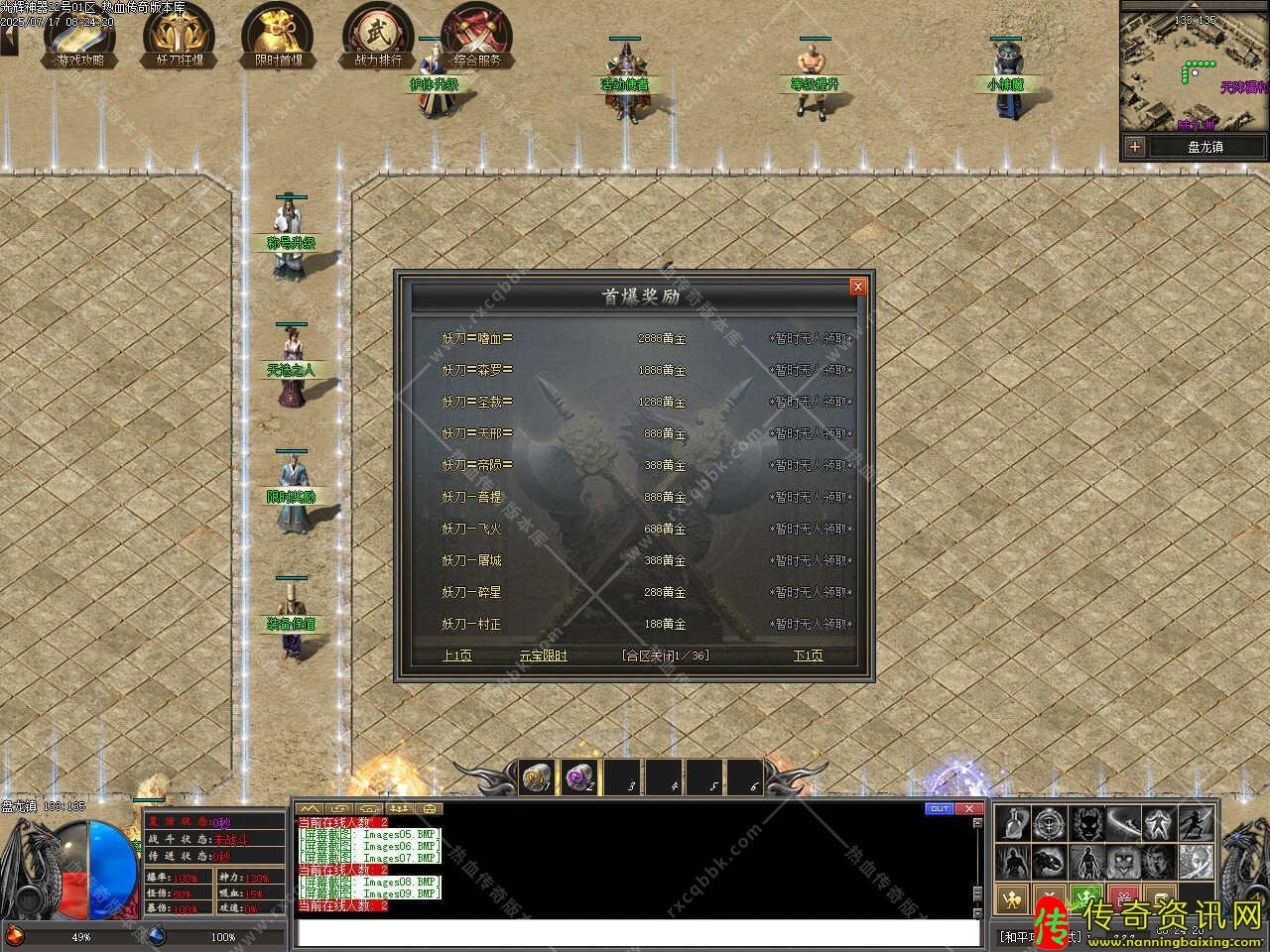
Task: Use the purple item in hotbar slot 2
Action: coord(577,778)
